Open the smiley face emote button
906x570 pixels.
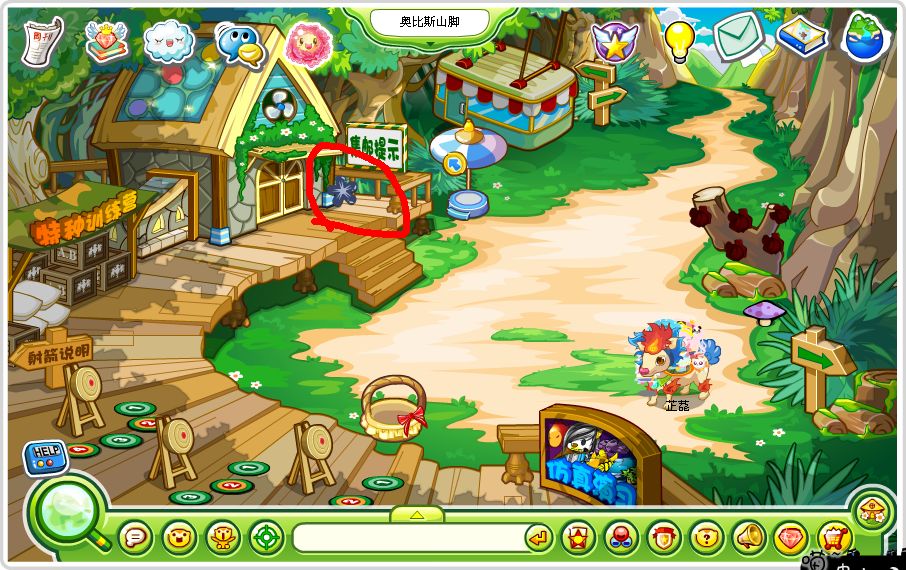179,538
